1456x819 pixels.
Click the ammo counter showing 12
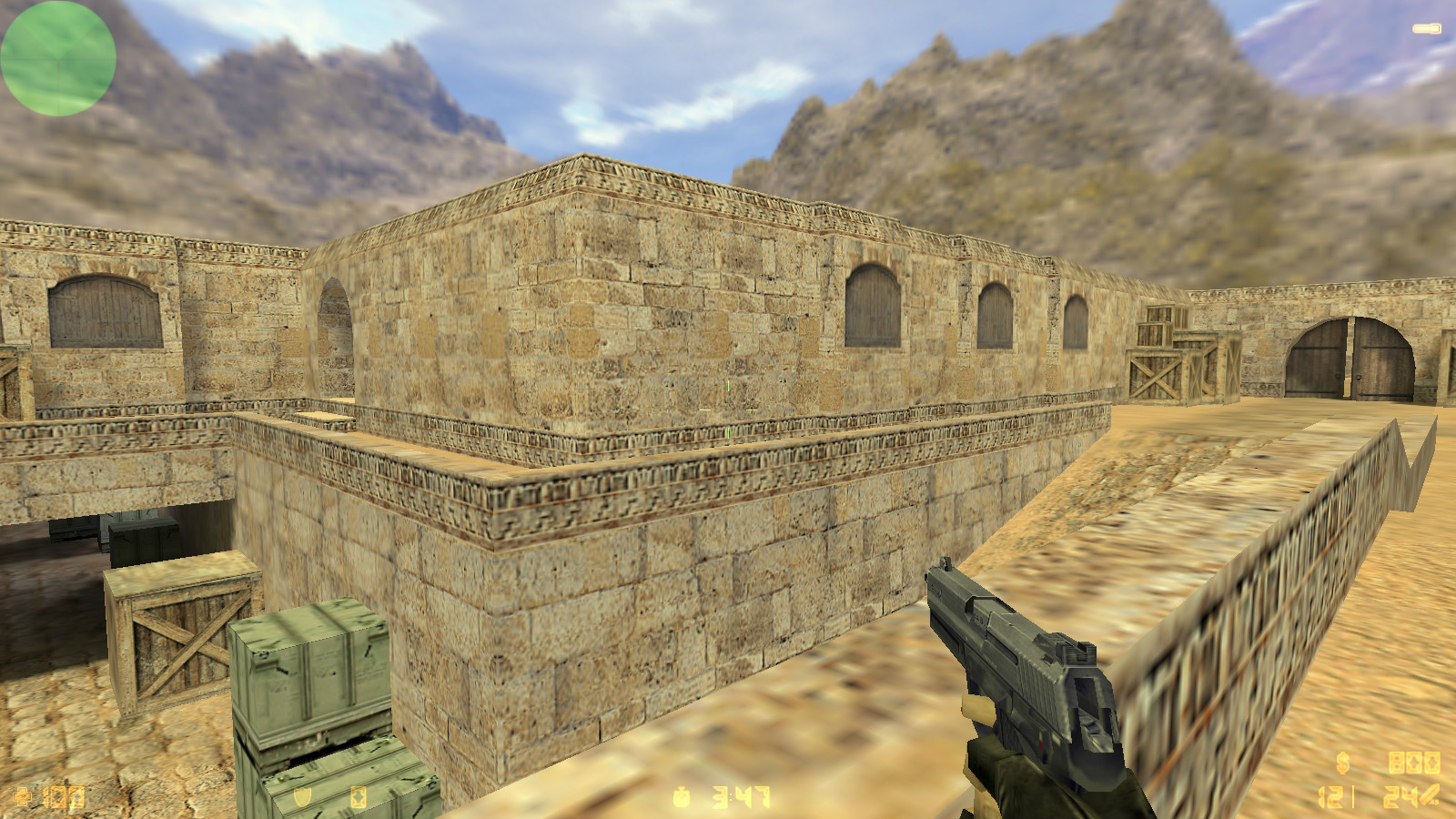[1329, 798]
